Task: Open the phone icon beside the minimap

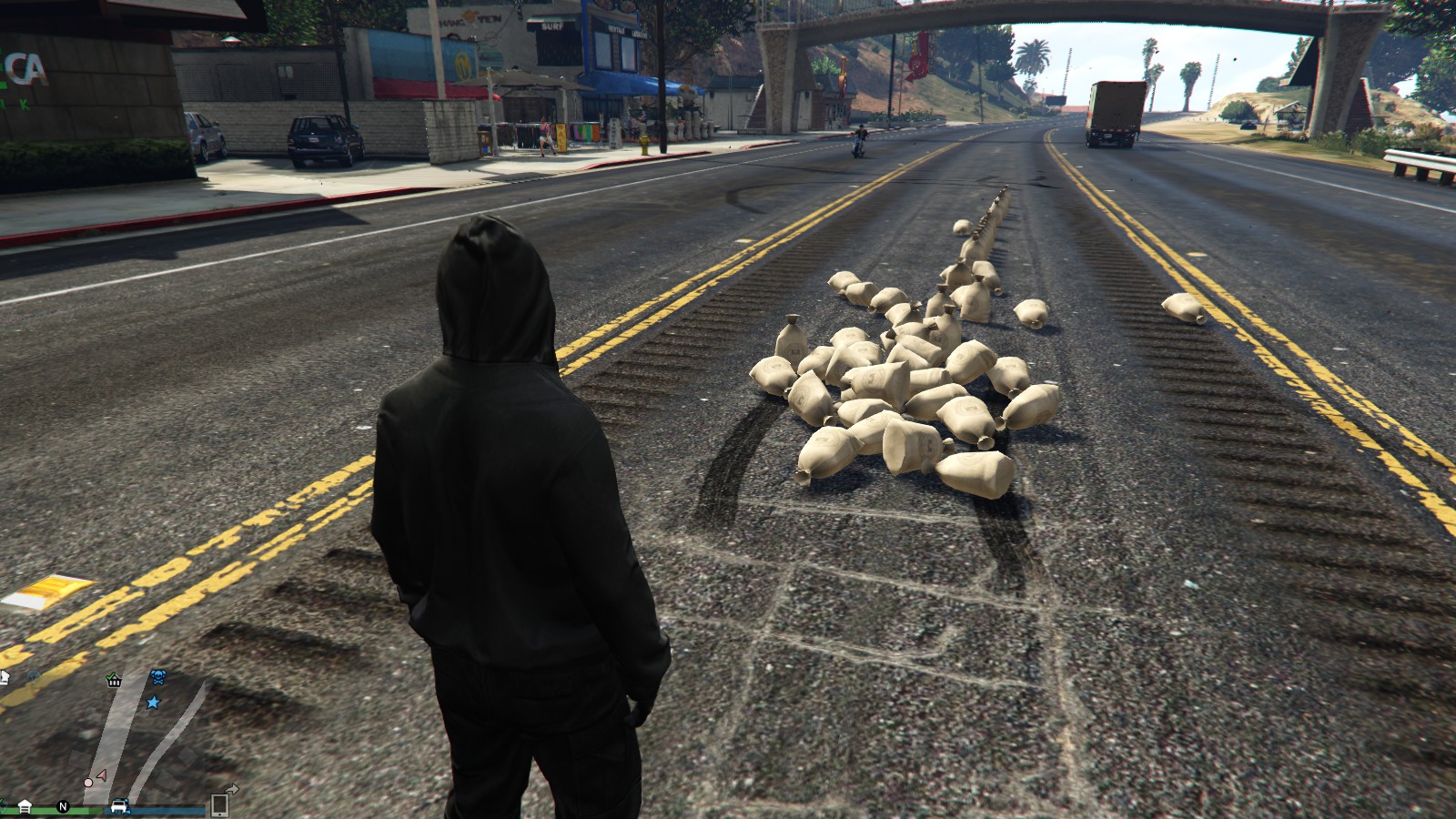Action: pos(219,804)
